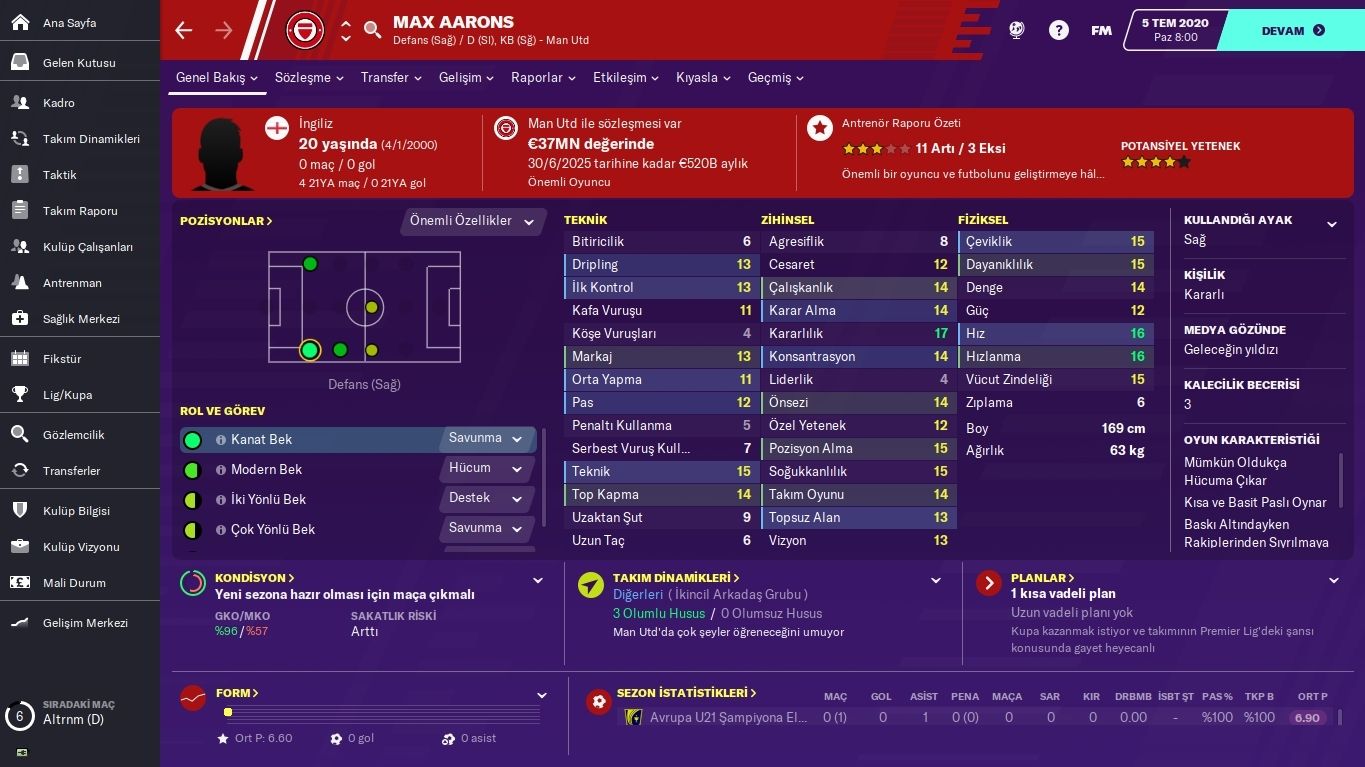Image resolution: width=1365 pixels, height=767 pixels.
Task: Click the back navigation arrow
Action: [183, 30]
